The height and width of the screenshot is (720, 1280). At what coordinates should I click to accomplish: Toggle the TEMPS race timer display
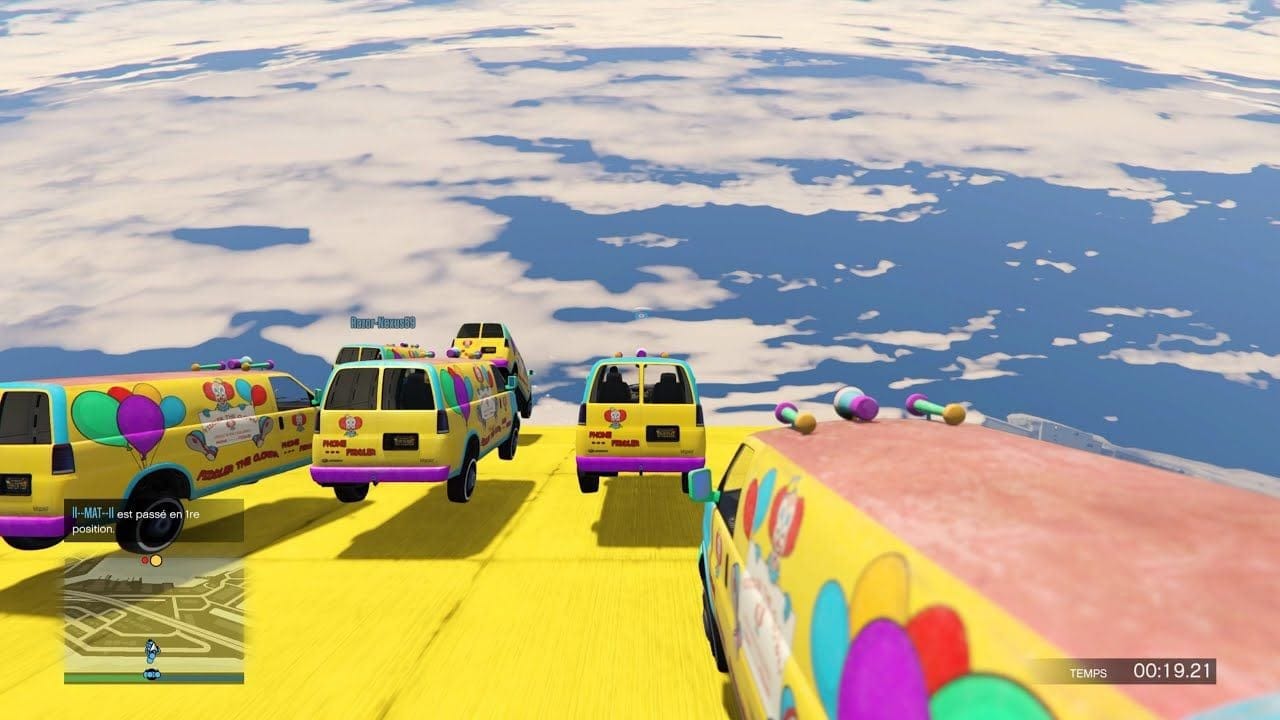coord(1088,674)
